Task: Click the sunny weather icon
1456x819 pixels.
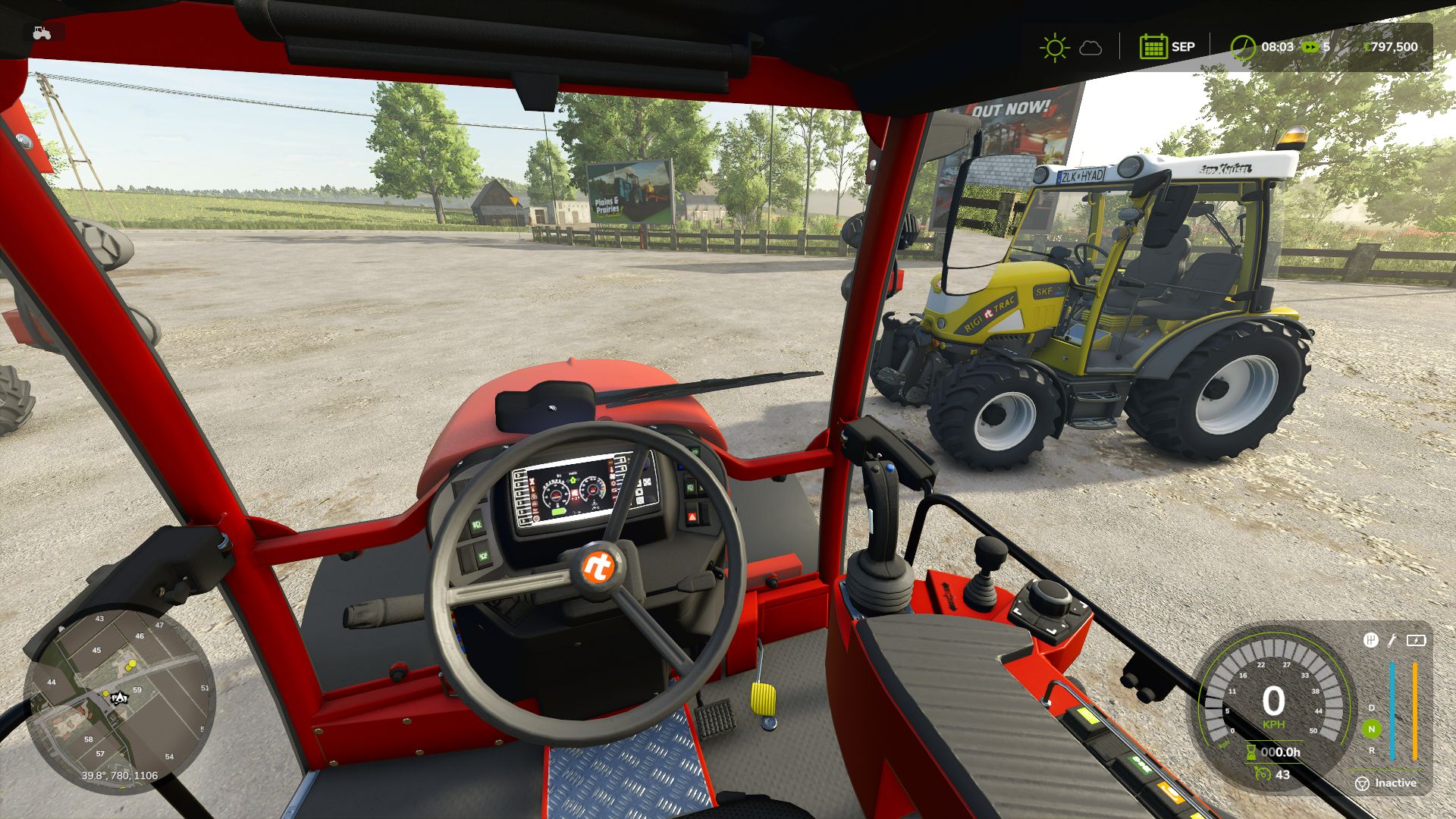Action: coord(1054,47)
